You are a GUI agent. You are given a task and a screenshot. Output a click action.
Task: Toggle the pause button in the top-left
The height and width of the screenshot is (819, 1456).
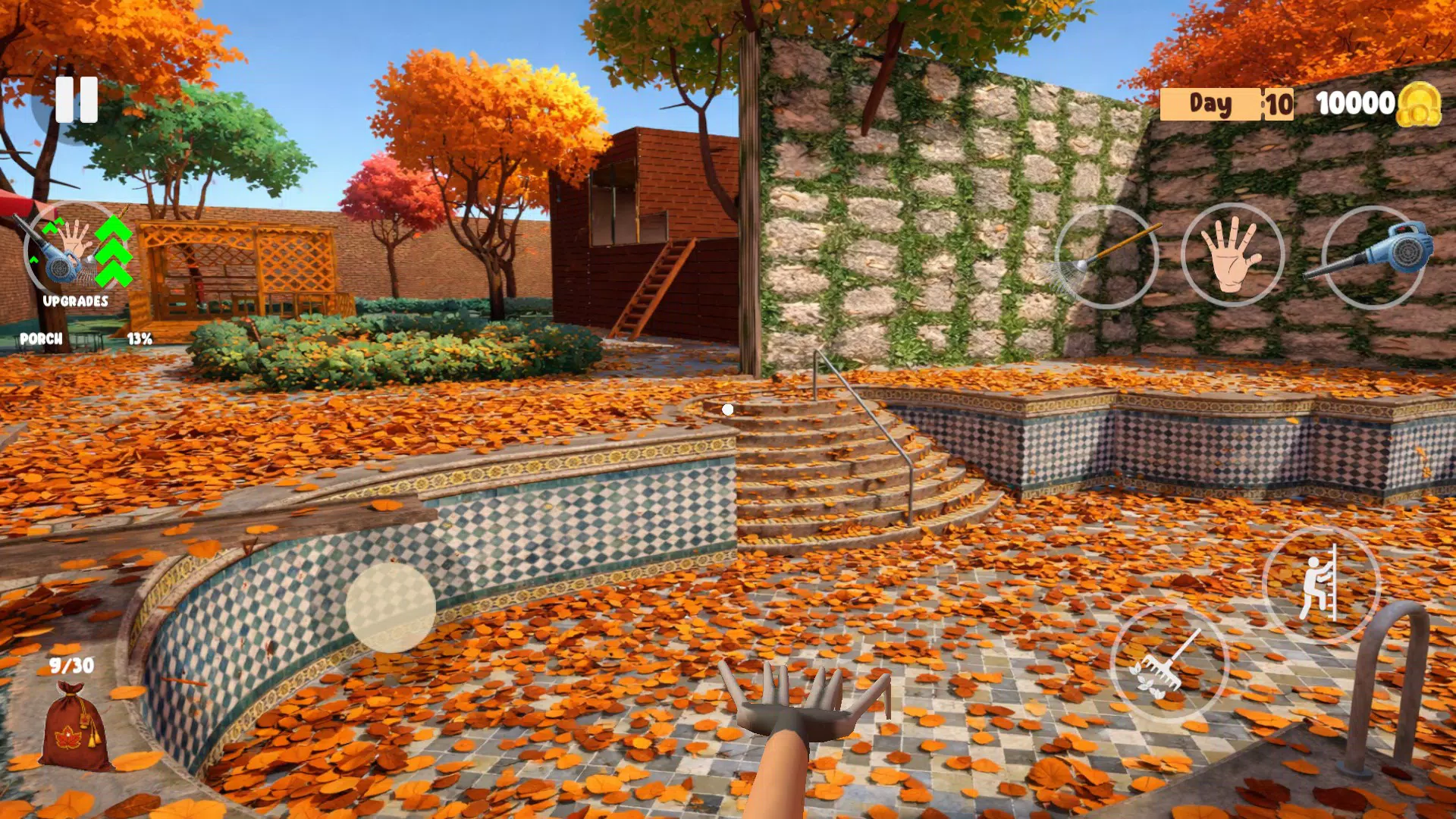tap(78, 101)
